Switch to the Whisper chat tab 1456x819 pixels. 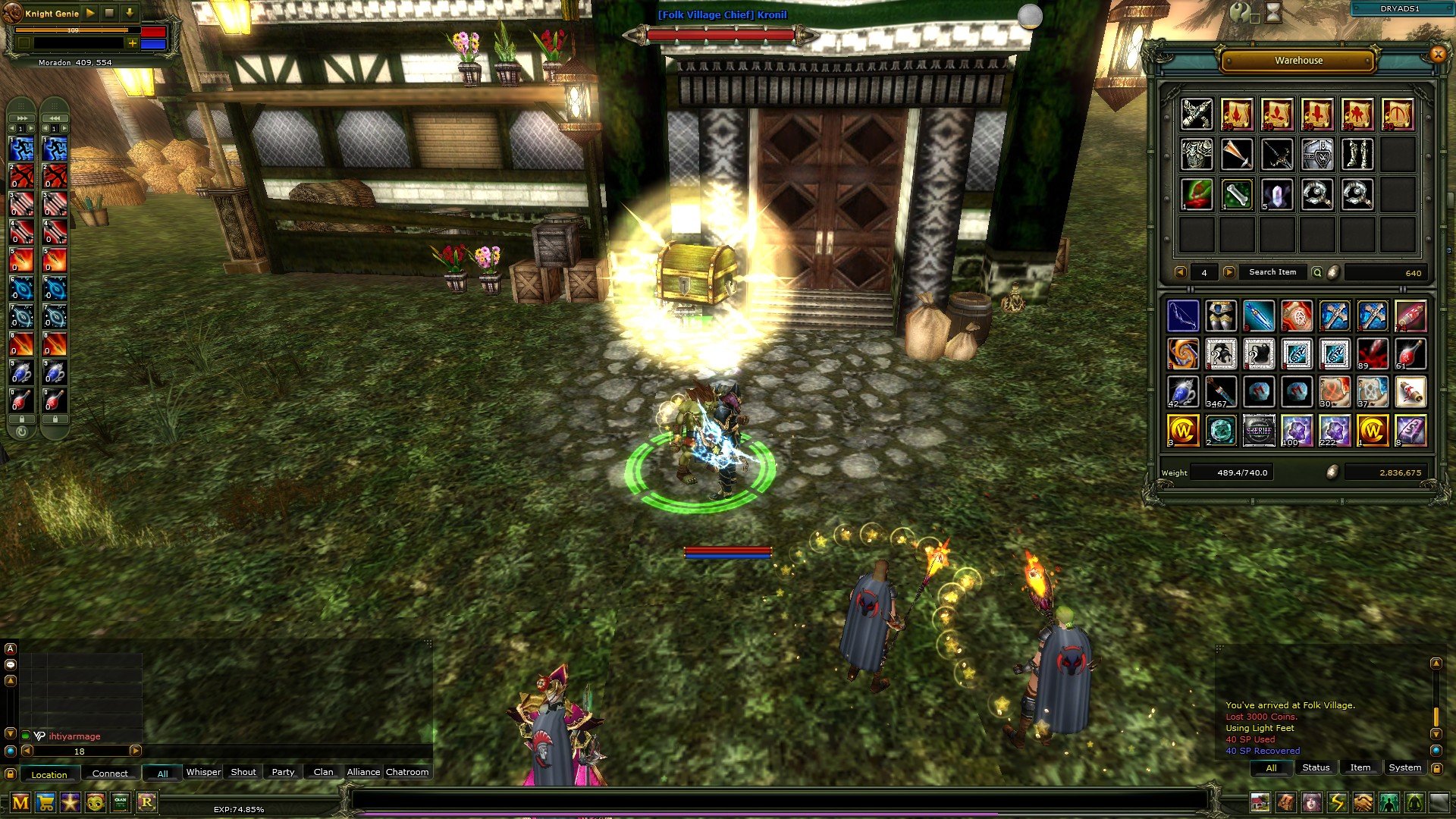point(203,772)
